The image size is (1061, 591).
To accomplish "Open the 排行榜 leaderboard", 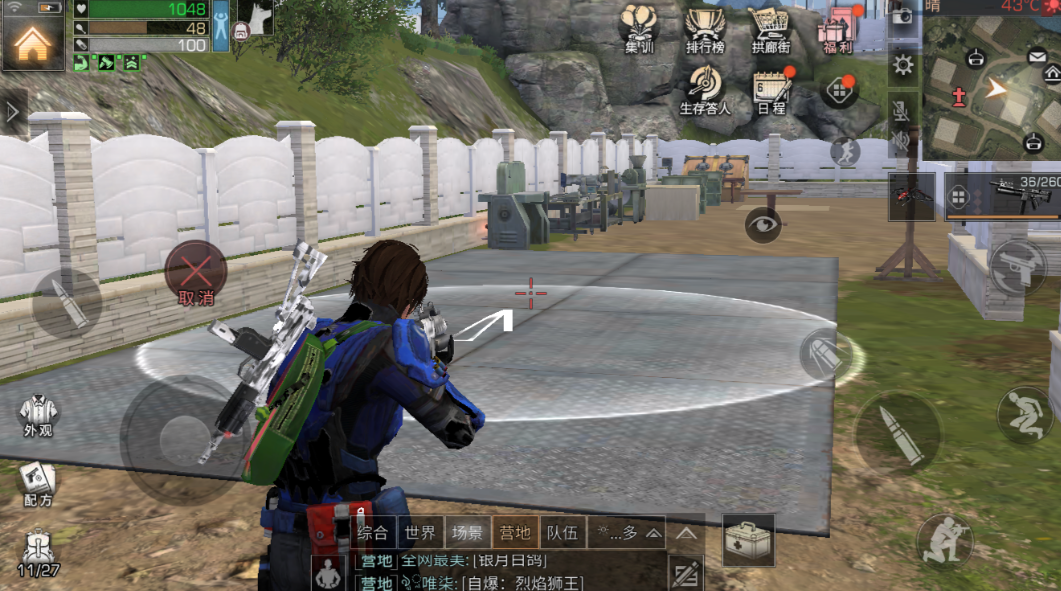I will click(x=705, y=28).
